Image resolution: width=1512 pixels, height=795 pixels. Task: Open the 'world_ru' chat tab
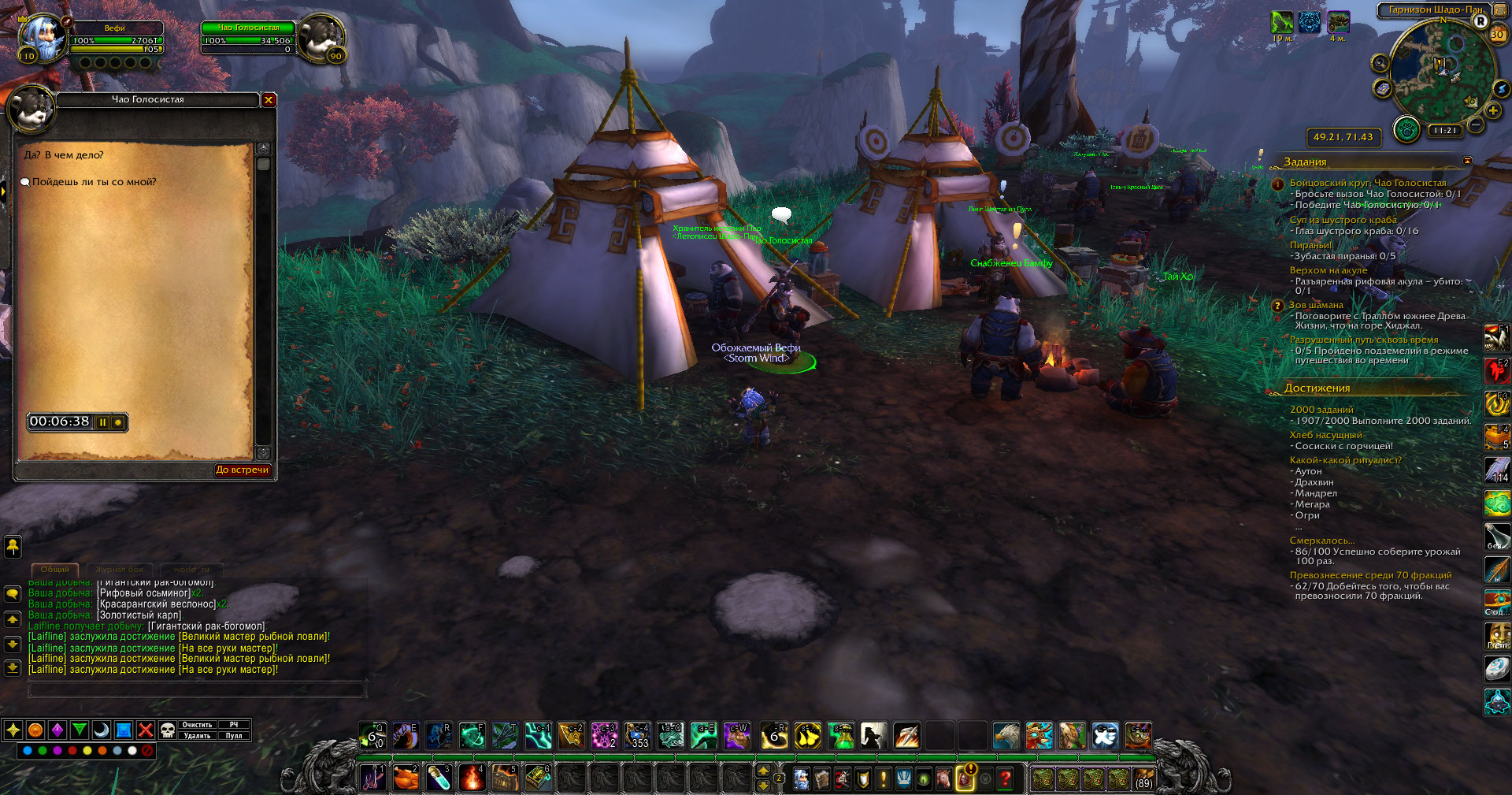pyautogui.click(x=191, y=569)
